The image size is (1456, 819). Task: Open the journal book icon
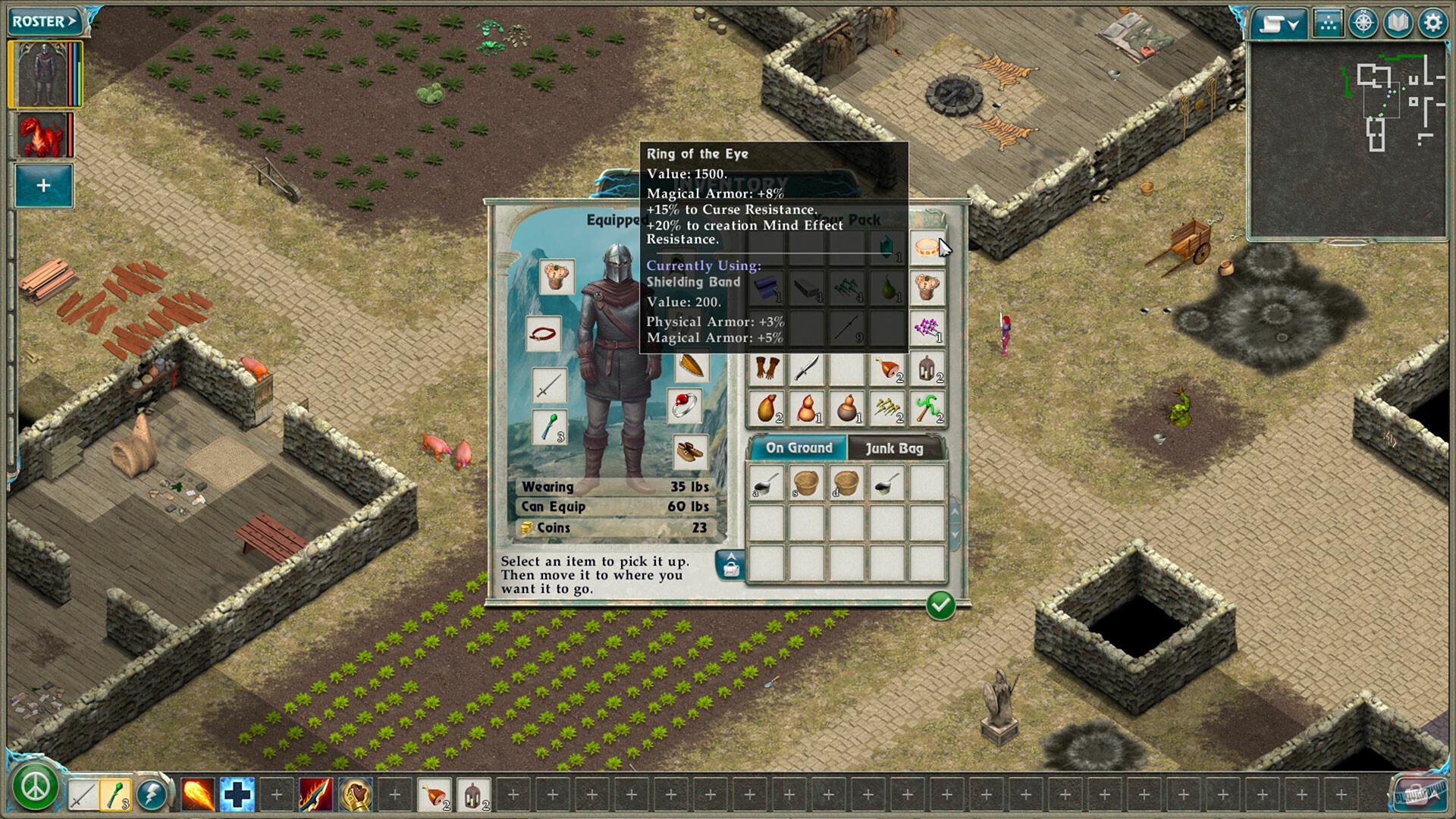click(x=1398, y=24)
